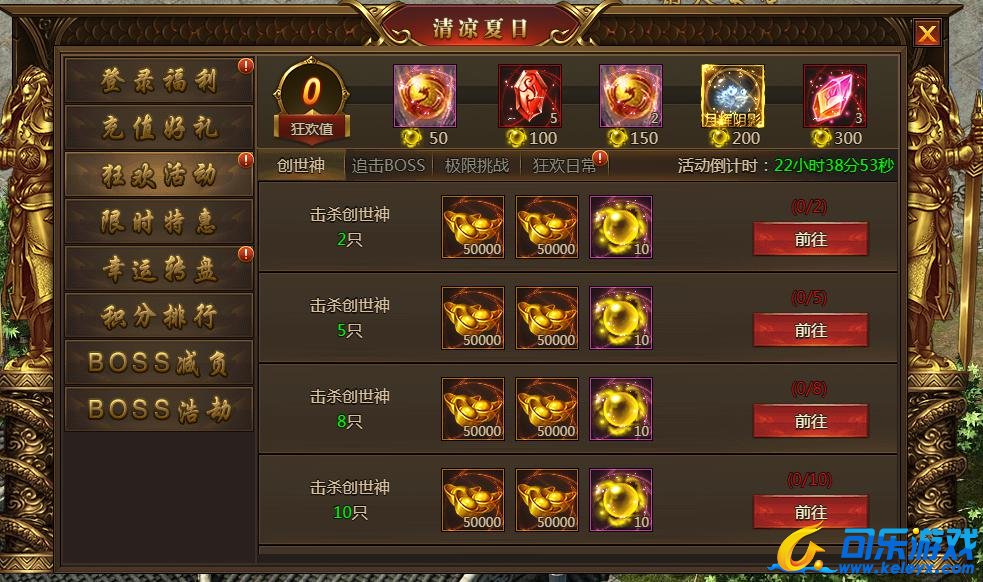The image size is (983, 582).
Task: Select the BOSS活动 menu entry
Action: tap(158, 409)
